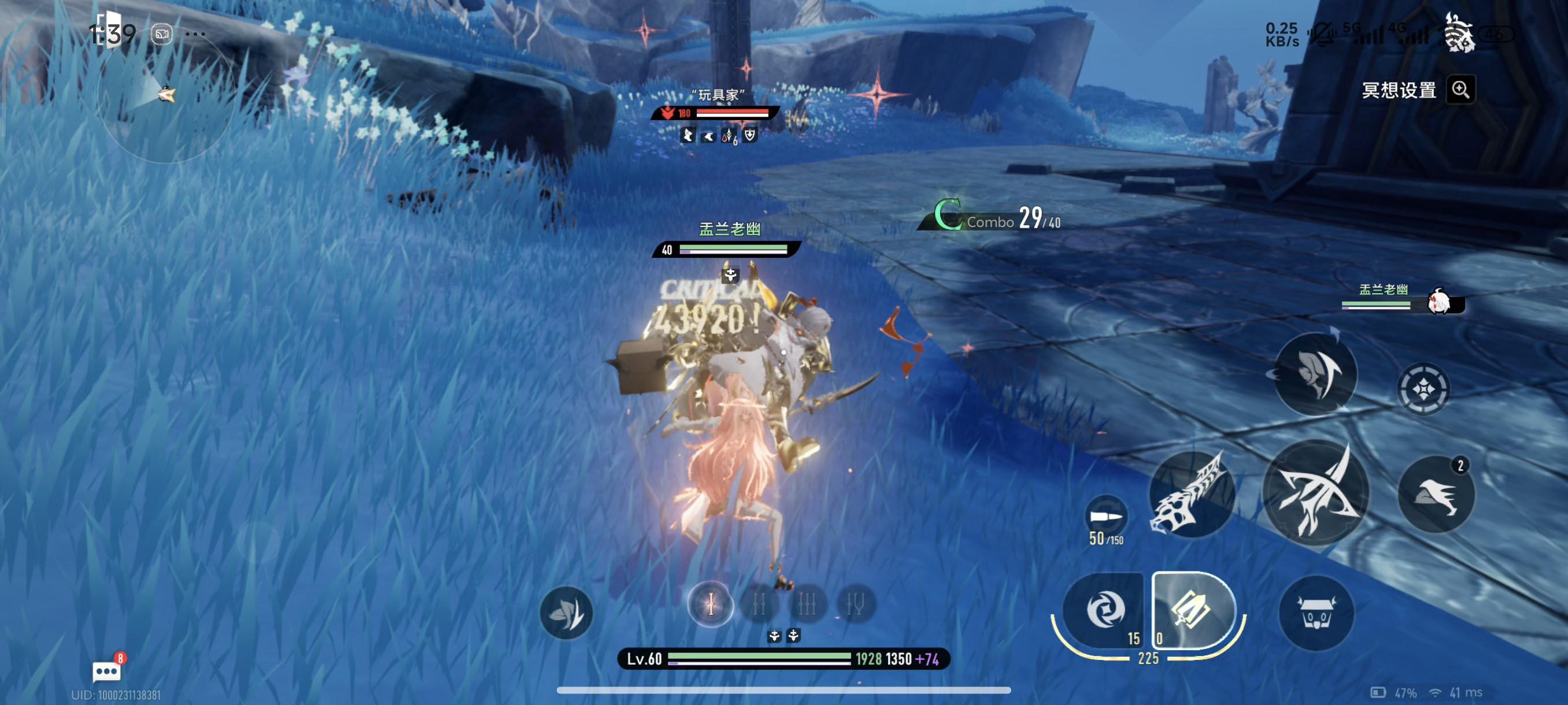
Task: Select the rune III slot
Action: coord(807,604)
